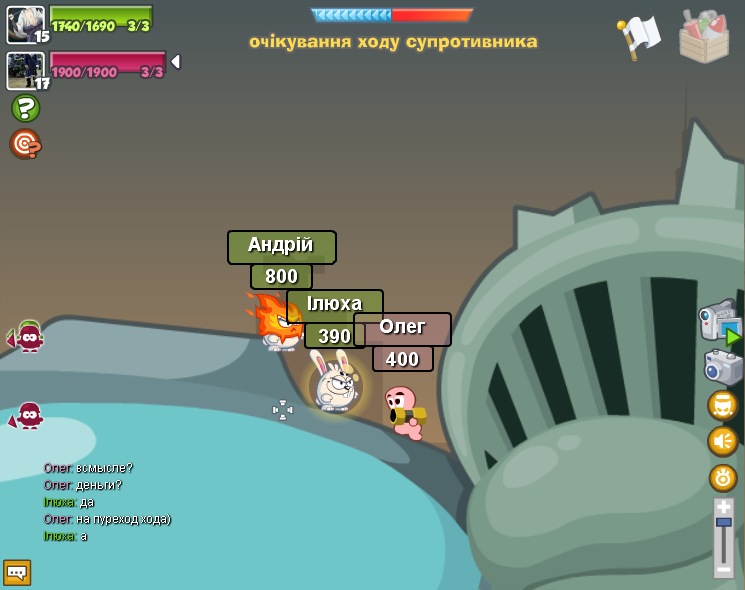Open the green question mark help
This screenshot has height=590, width=745.
(x=25, y=108)
